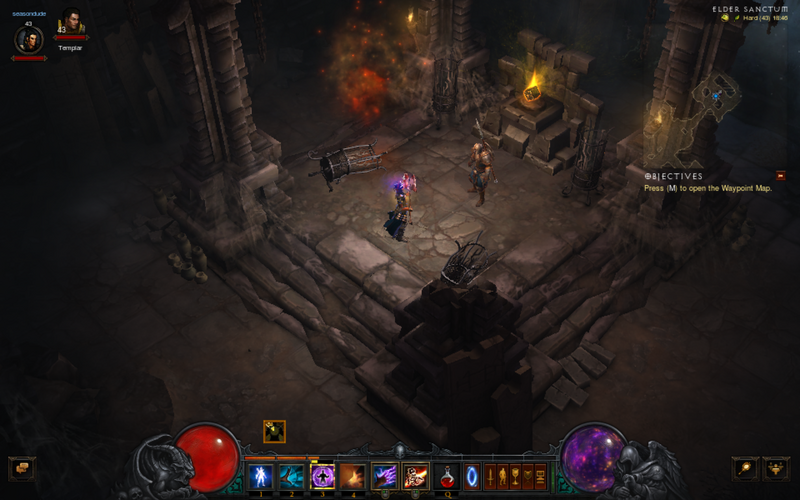Drink the red health potion

coord(447,476)
